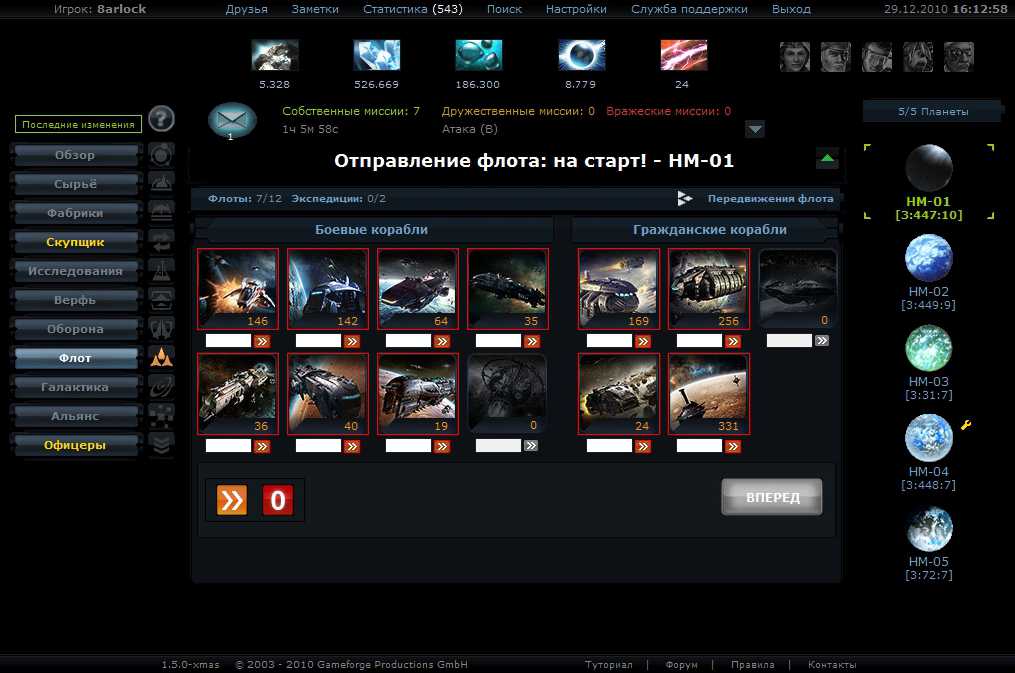Select the Верфь menu entry
The image size is (1015, 673).
(75, 300)
